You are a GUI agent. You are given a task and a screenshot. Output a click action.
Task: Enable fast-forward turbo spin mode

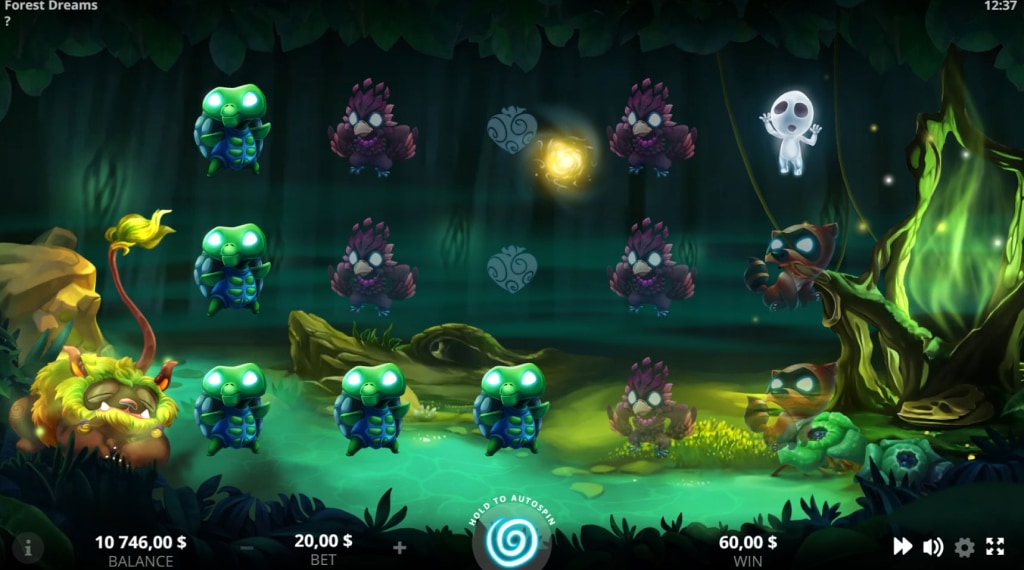902,546
